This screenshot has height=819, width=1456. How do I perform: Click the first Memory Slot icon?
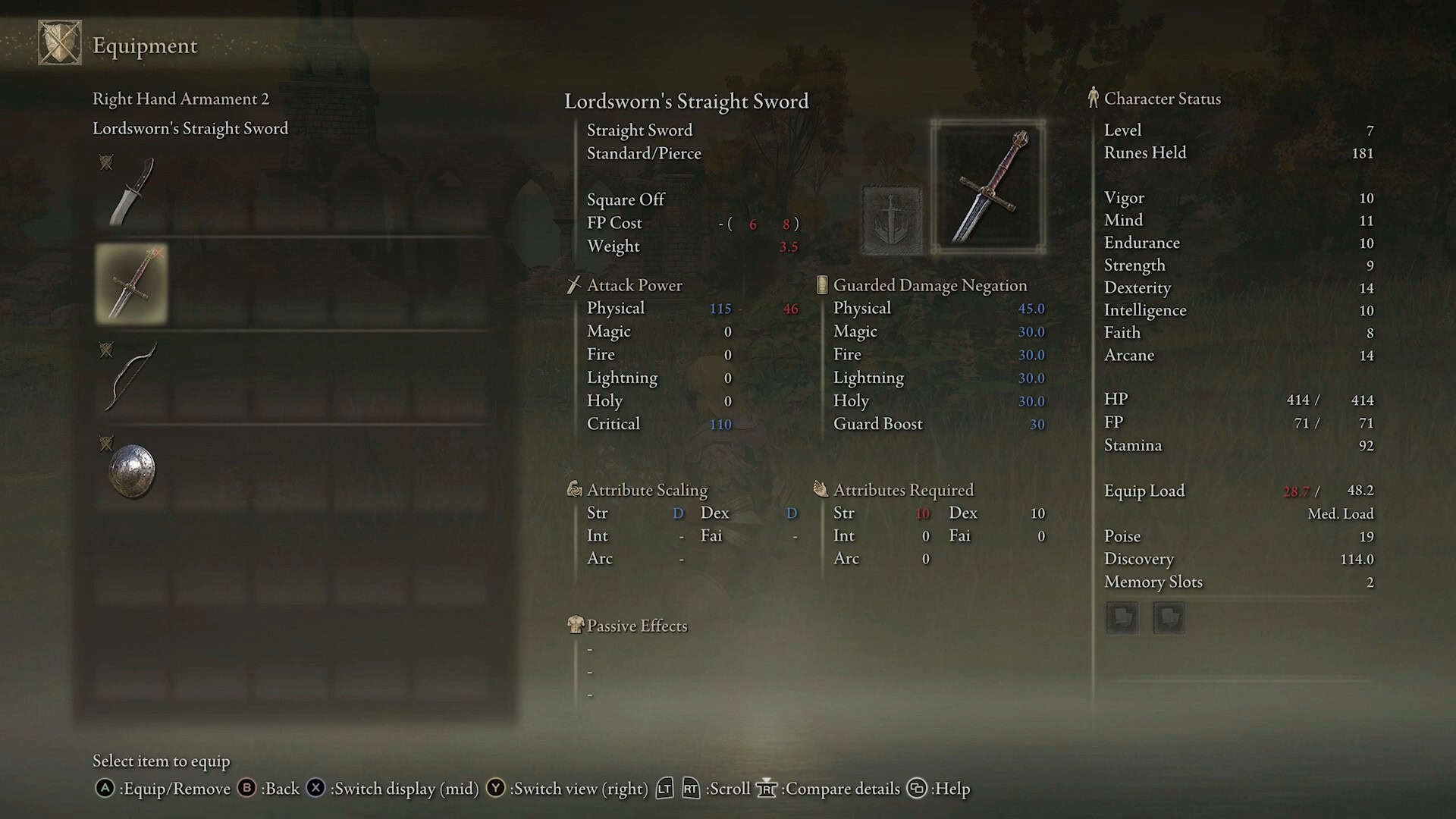click(x=1122, y=617)
